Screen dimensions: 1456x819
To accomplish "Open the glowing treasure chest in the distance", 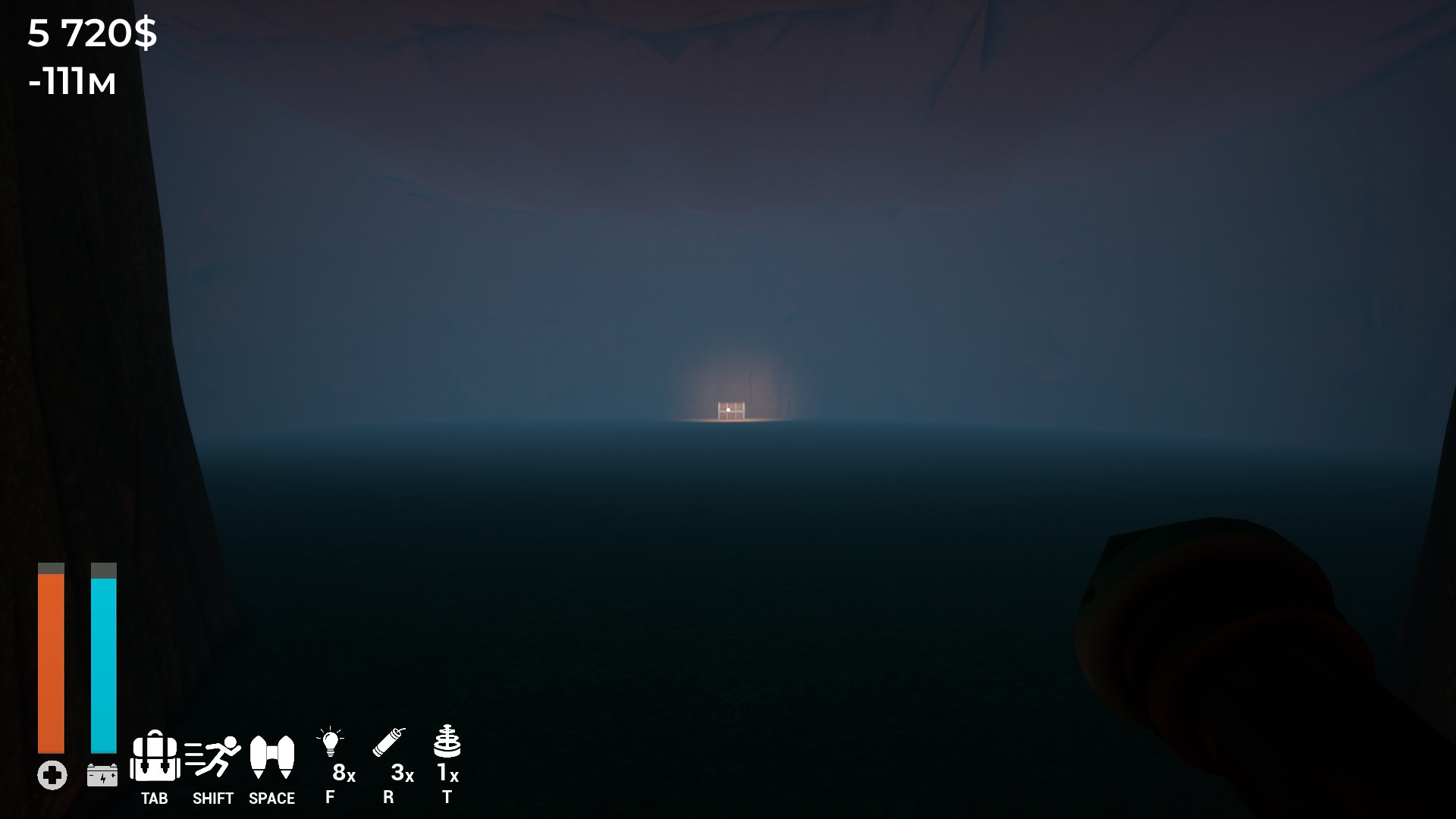I will [x=730, y=409].
